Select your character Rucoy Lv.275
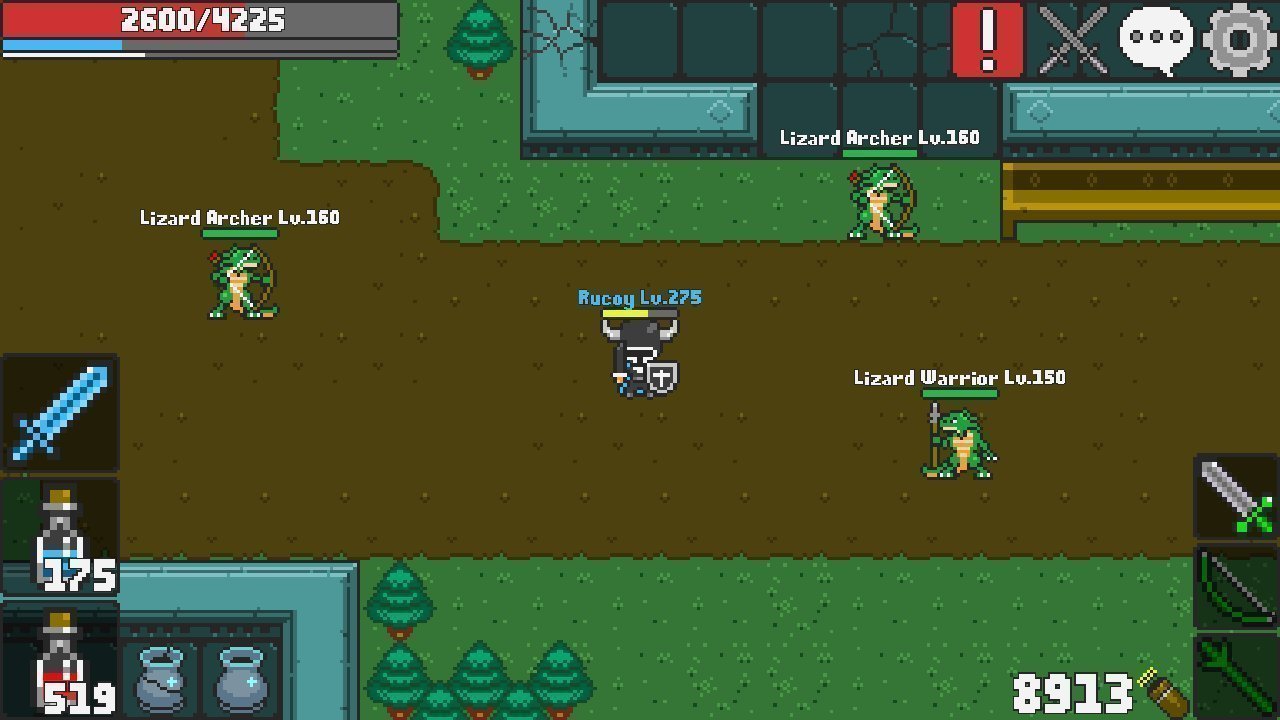1280x720 pixels. tap(640, 355)
